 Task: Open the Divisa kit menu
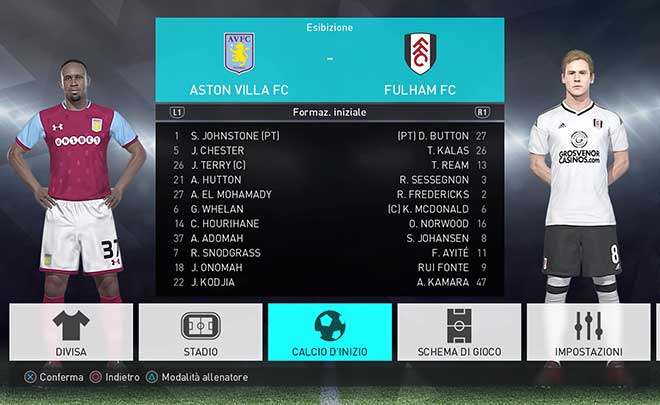pos(71,333)
